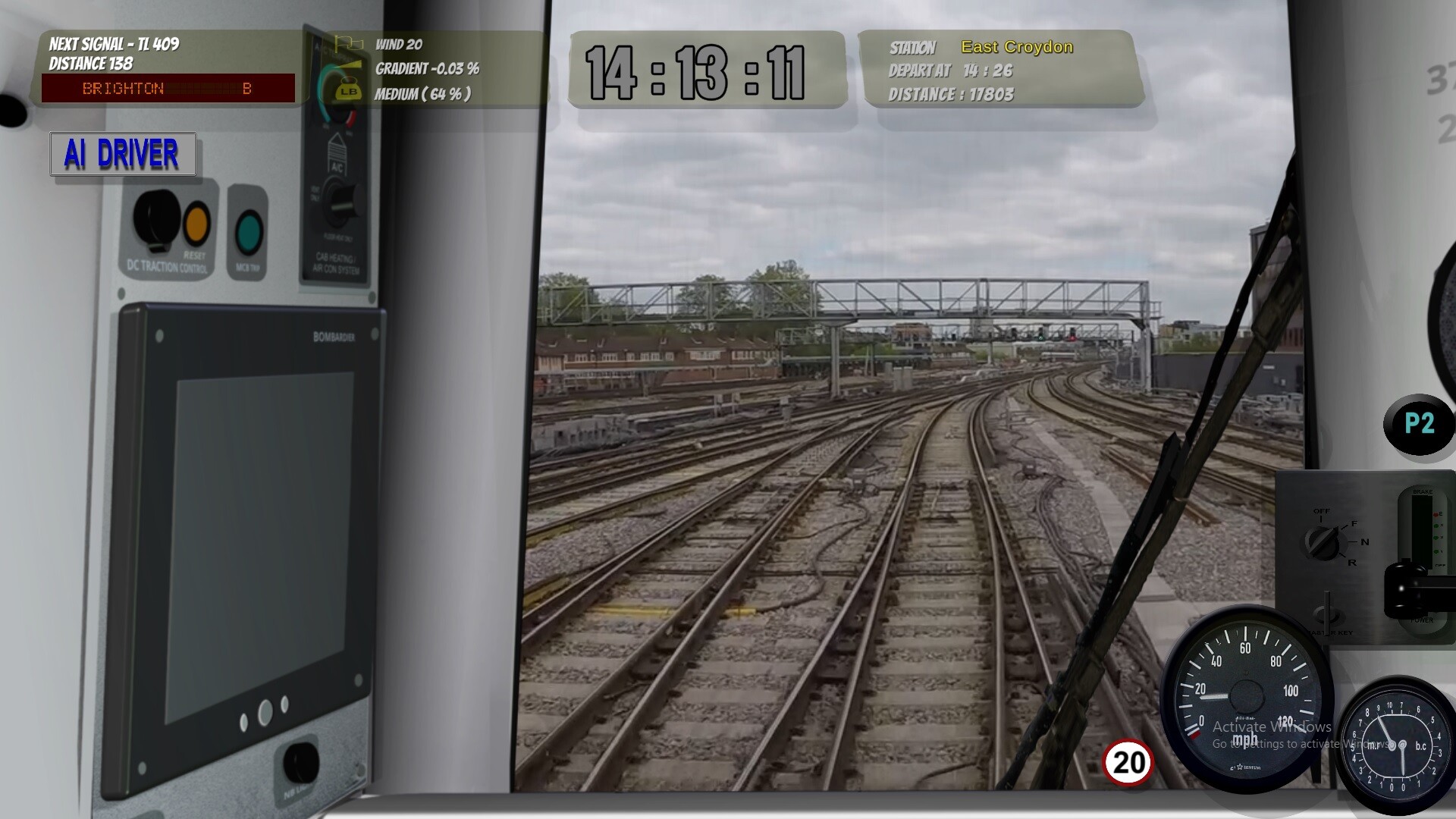
Task: Click the BRIGHTON destination display
Action: [167, 89]
